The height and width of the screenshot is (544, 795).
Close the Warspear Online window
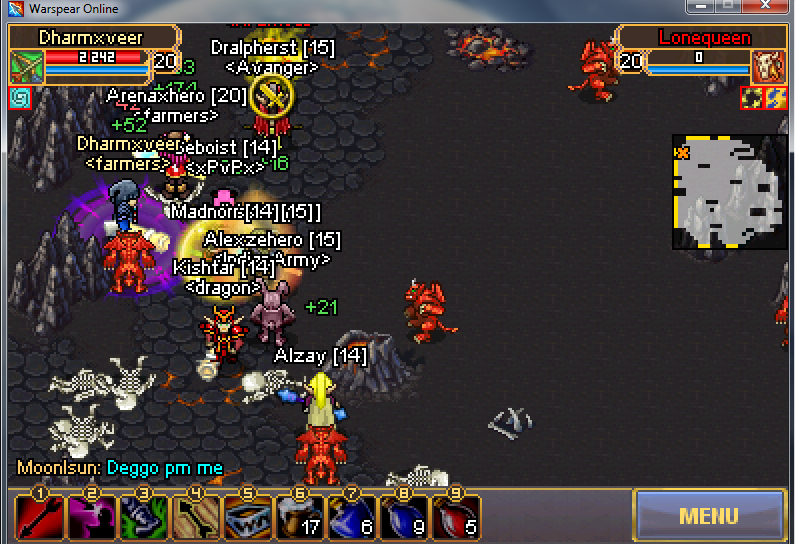(769, 8)
